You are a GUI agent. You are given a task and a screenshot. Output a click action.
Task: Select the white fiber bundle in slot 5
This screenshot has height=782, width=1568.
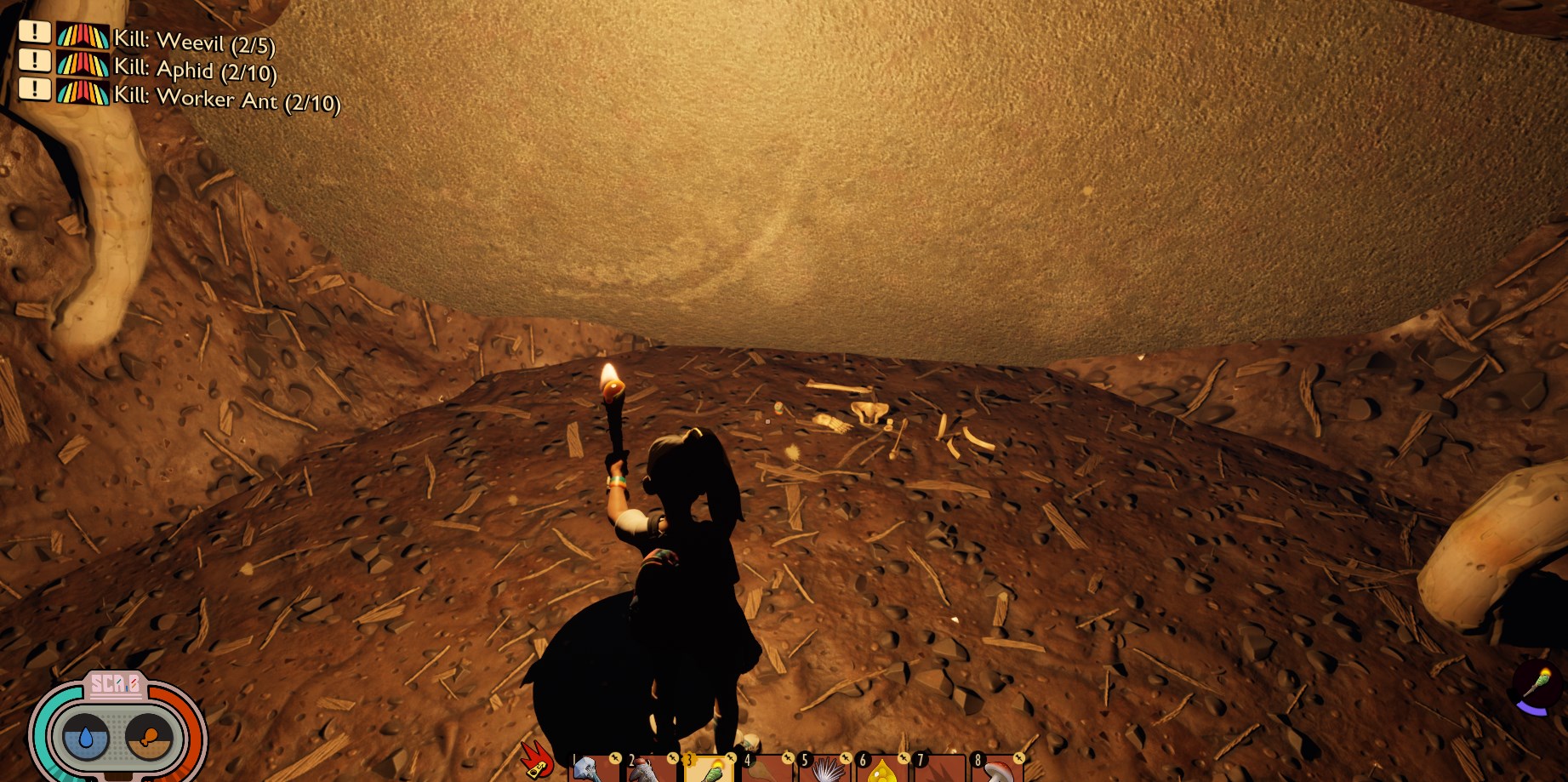[x=824, y=768]
